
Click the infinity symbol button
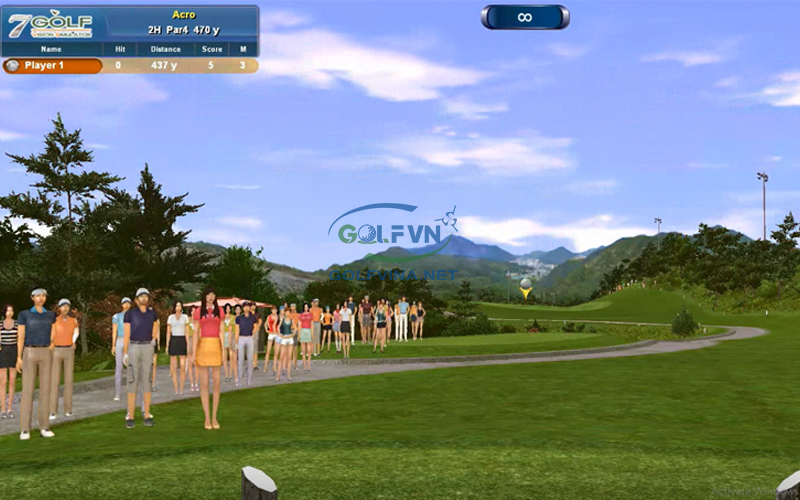[525, 17]
